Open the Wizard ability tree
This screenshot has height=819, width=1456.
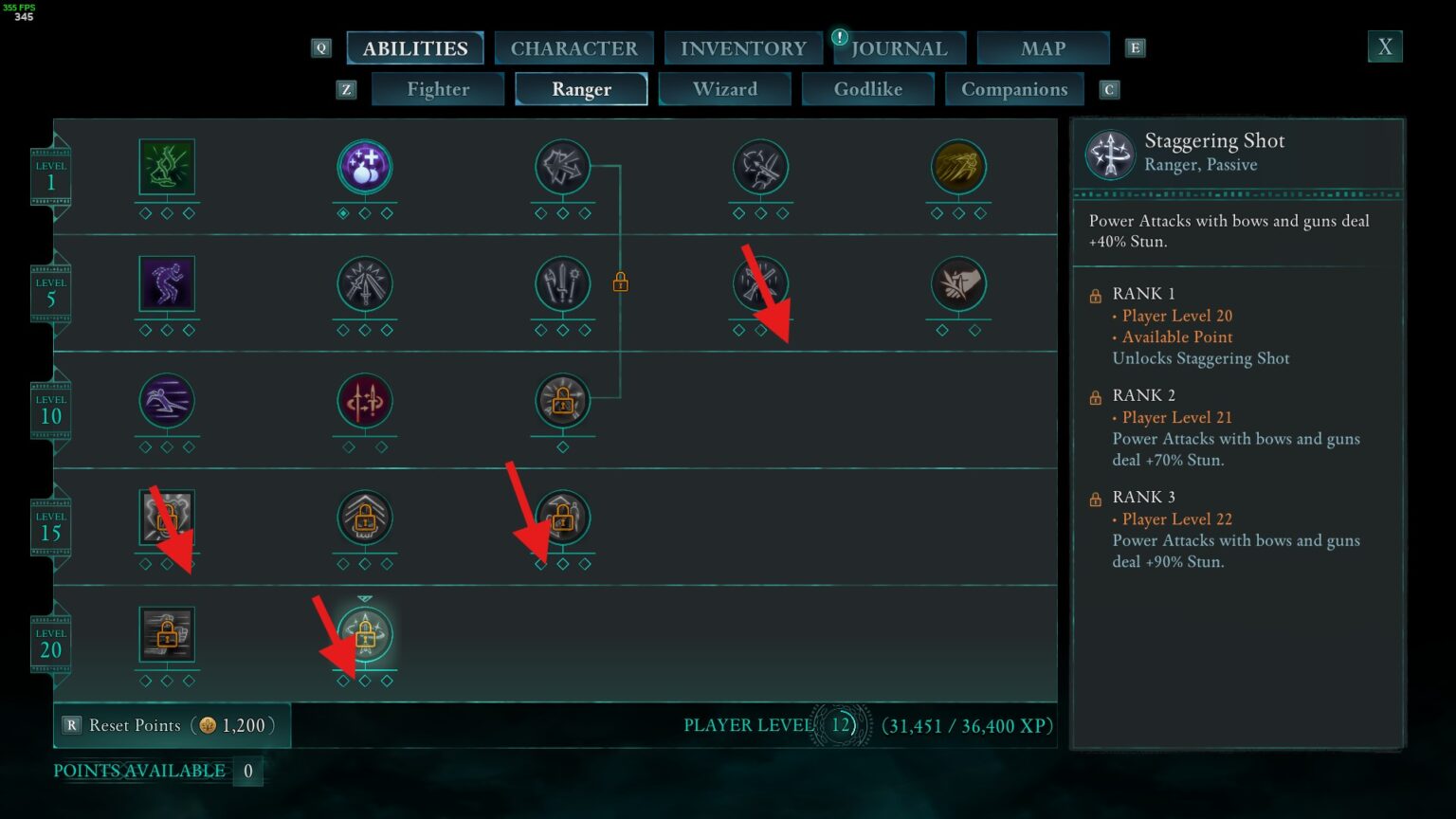[x=724, y=88]
